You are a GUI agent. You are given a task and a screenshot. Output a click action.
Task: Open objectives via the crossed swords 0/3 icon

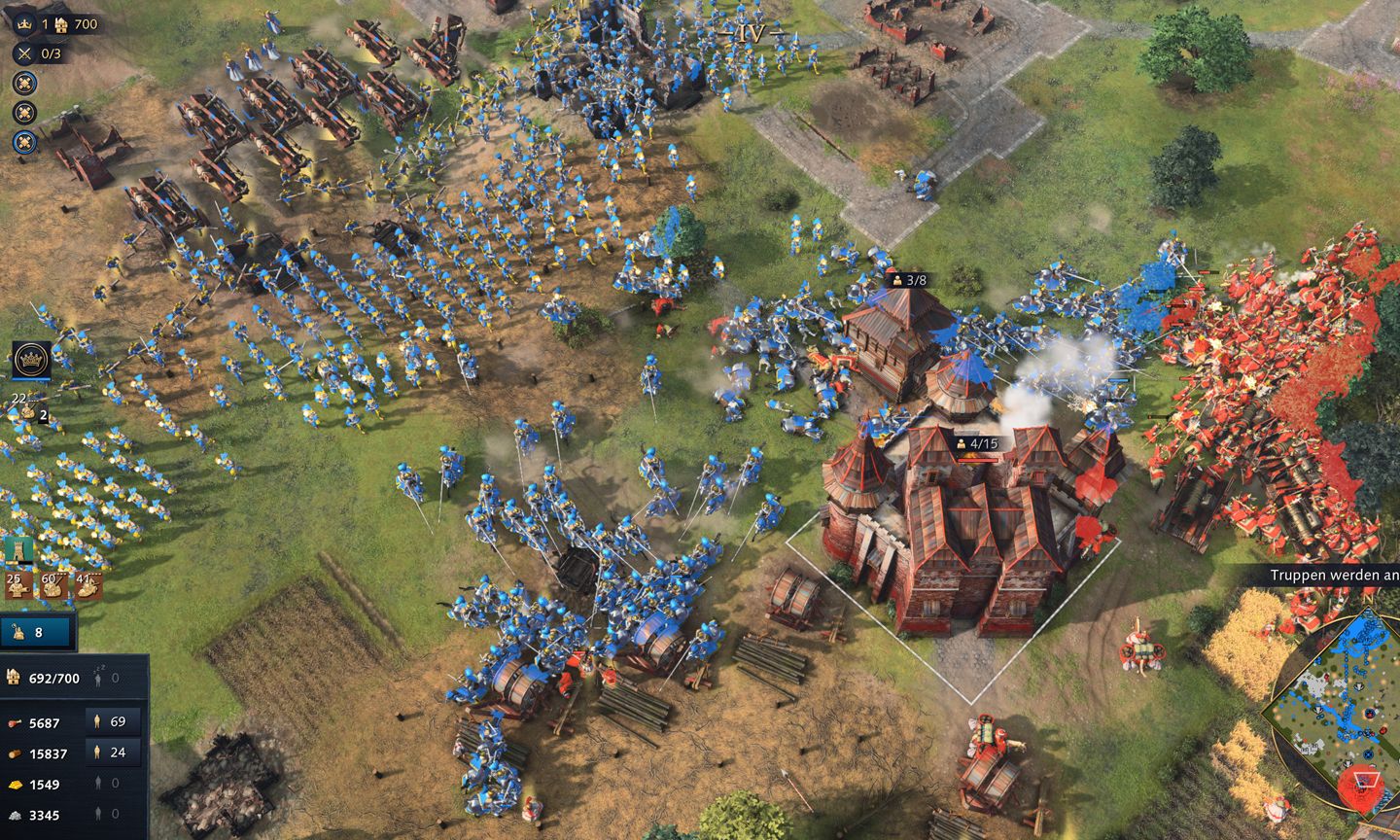(x=23, y=53)
